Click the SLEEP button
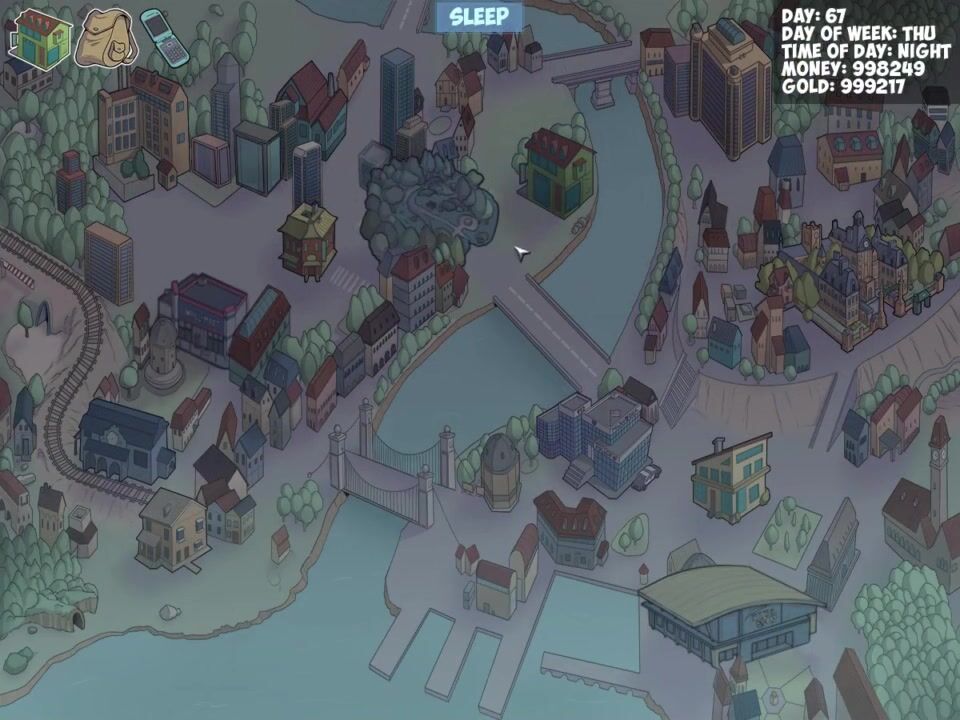The height and width of the screenshot is (720, 960). point(479,17)
